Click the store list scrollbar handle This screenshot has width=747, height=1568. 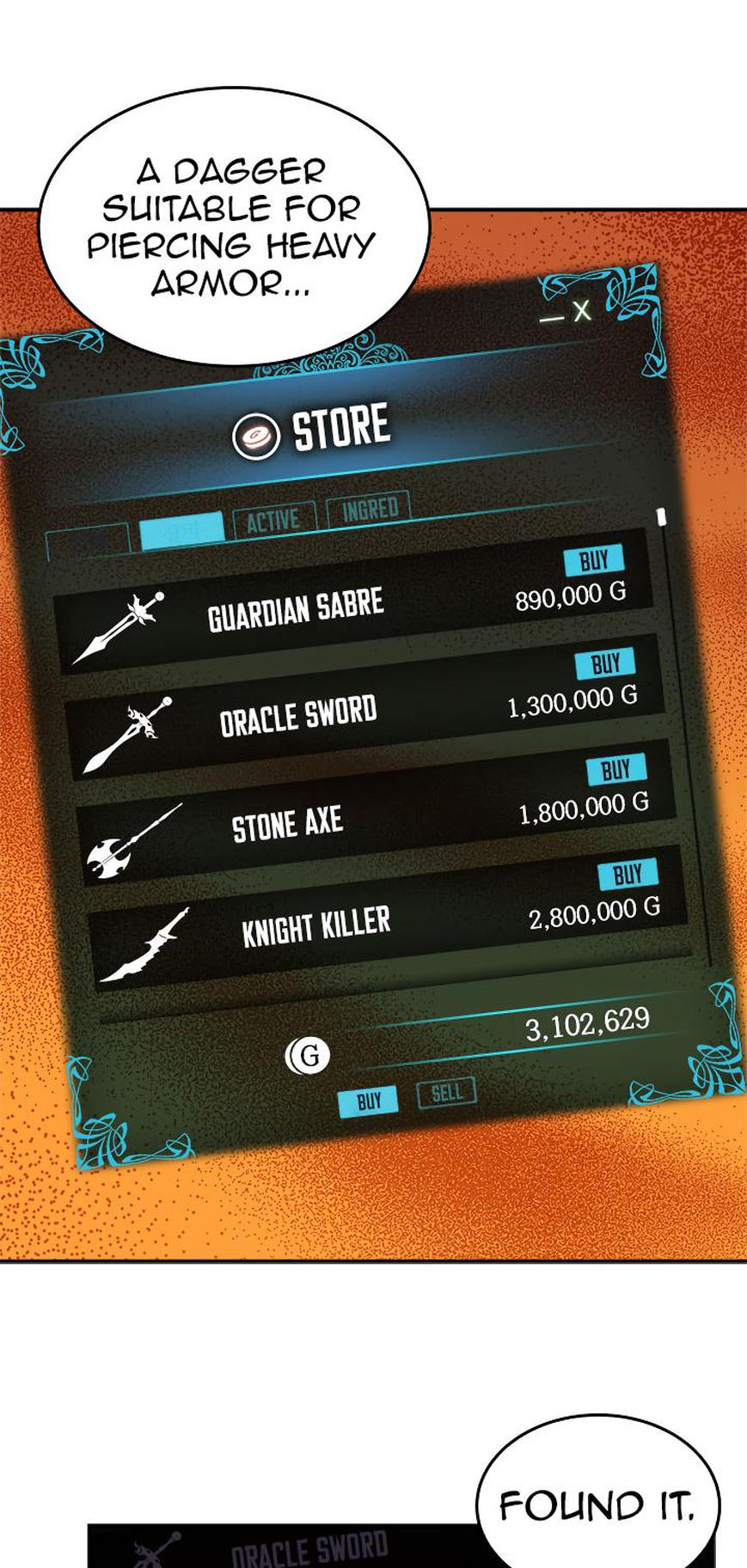[x=661, y=517]
